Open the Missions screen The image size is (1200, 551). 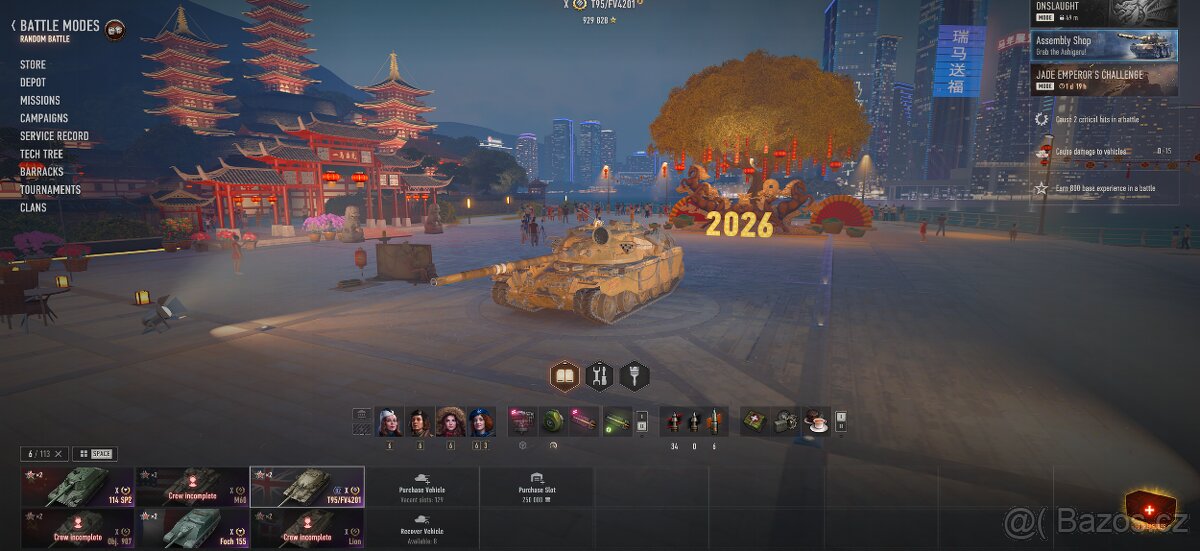40,100
